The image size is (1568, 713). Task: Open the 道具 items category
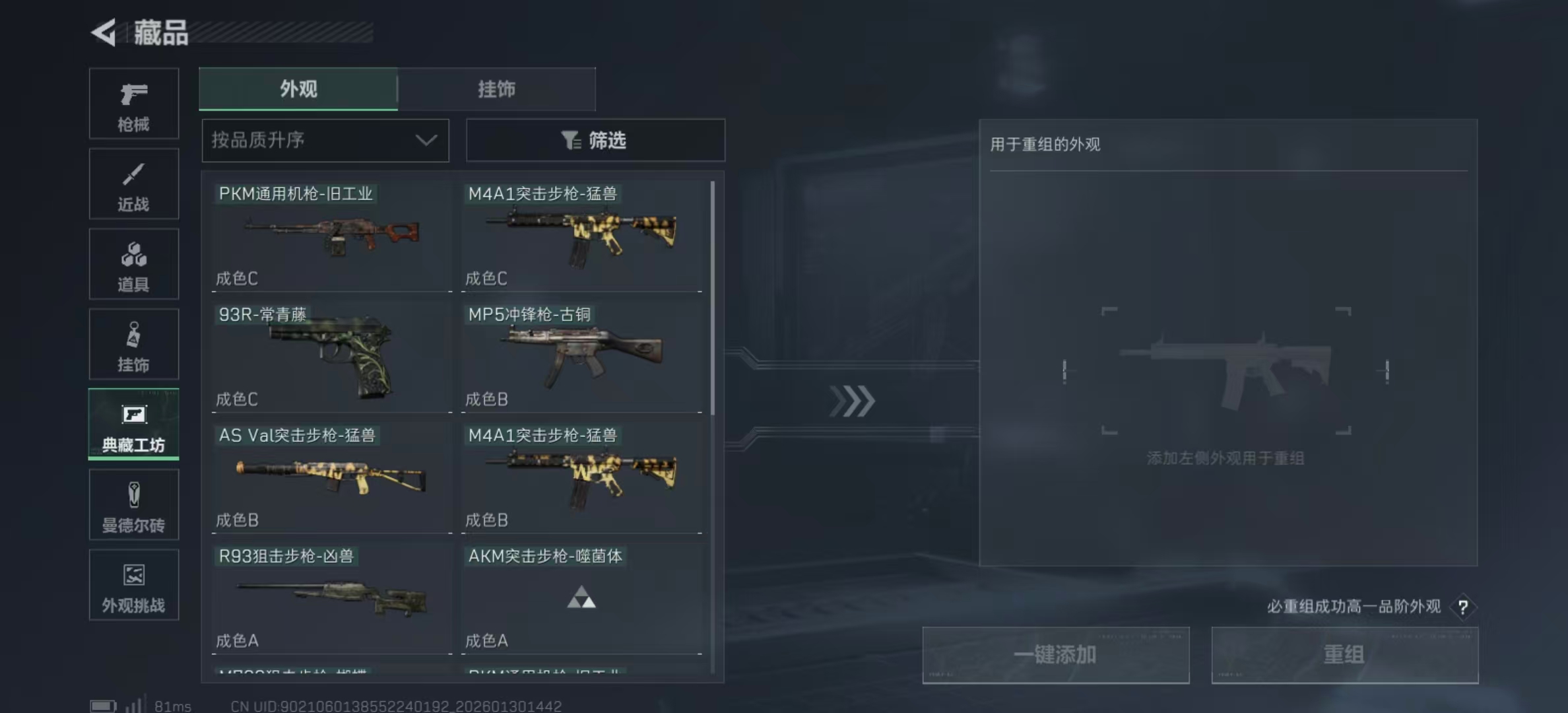[133, 264]
